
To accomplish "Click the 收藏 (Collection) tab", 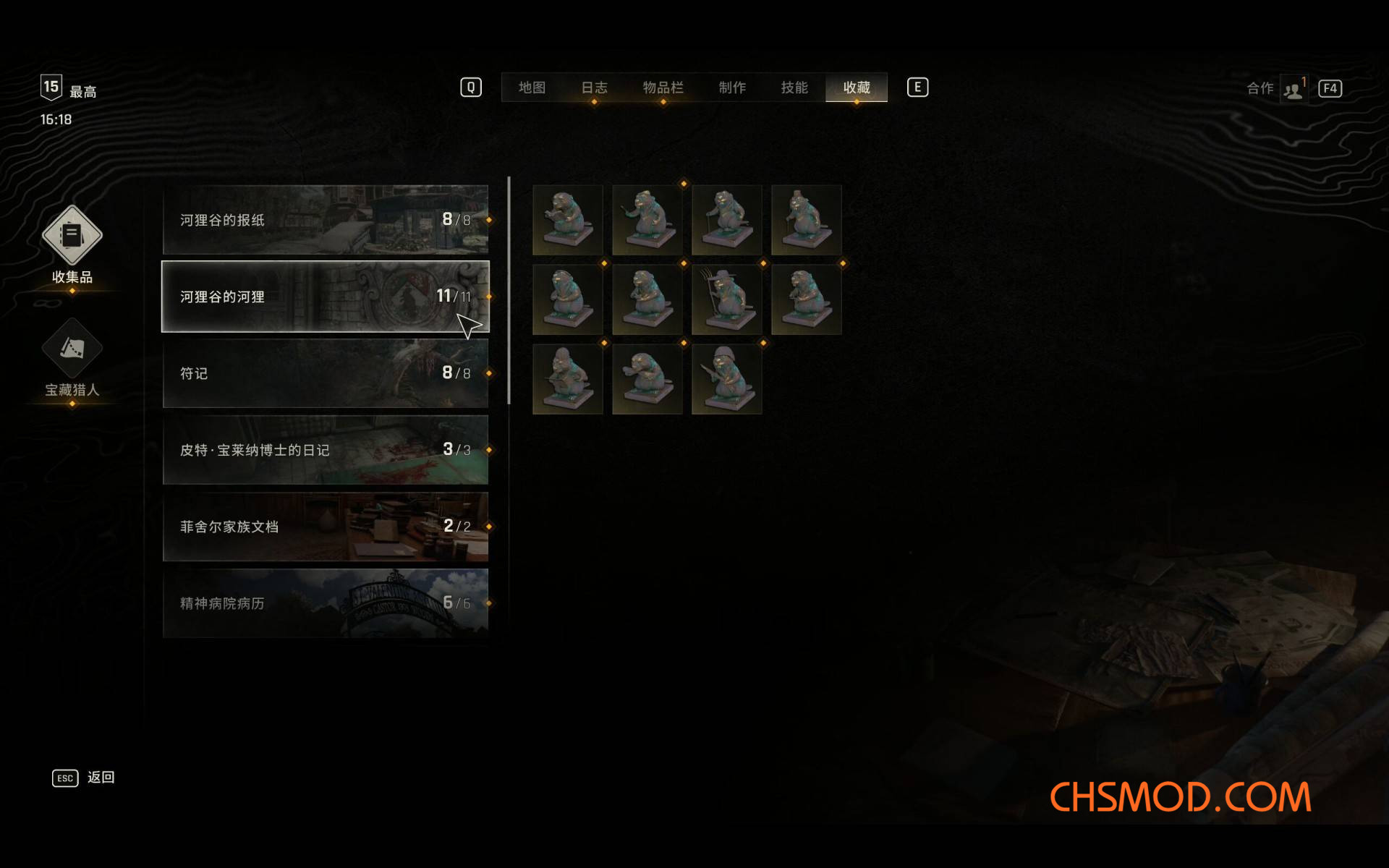I will click(857, 88).
